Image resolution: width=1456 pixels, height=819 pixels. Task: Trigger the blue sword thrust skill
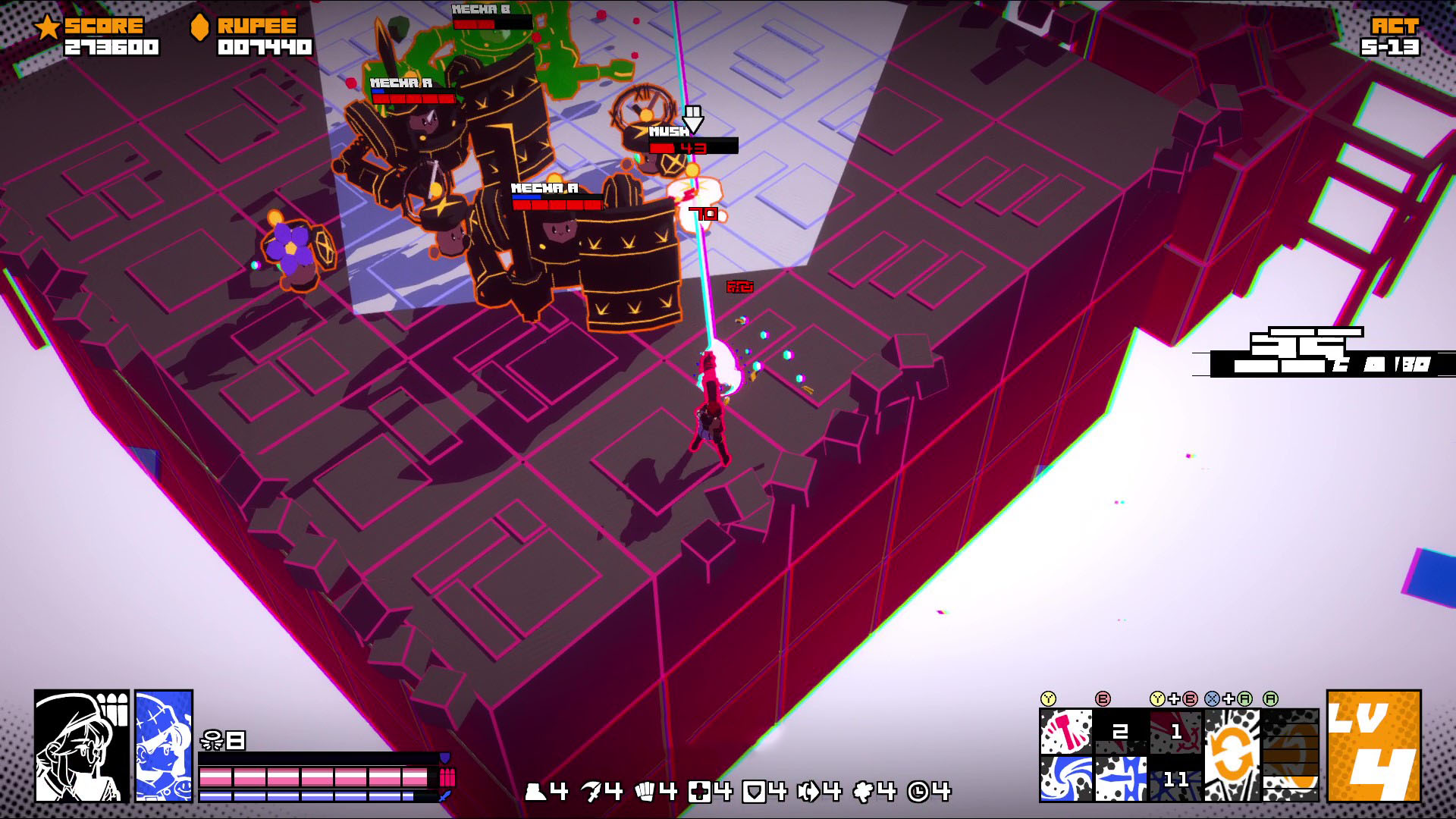(x=1120, y=779)
